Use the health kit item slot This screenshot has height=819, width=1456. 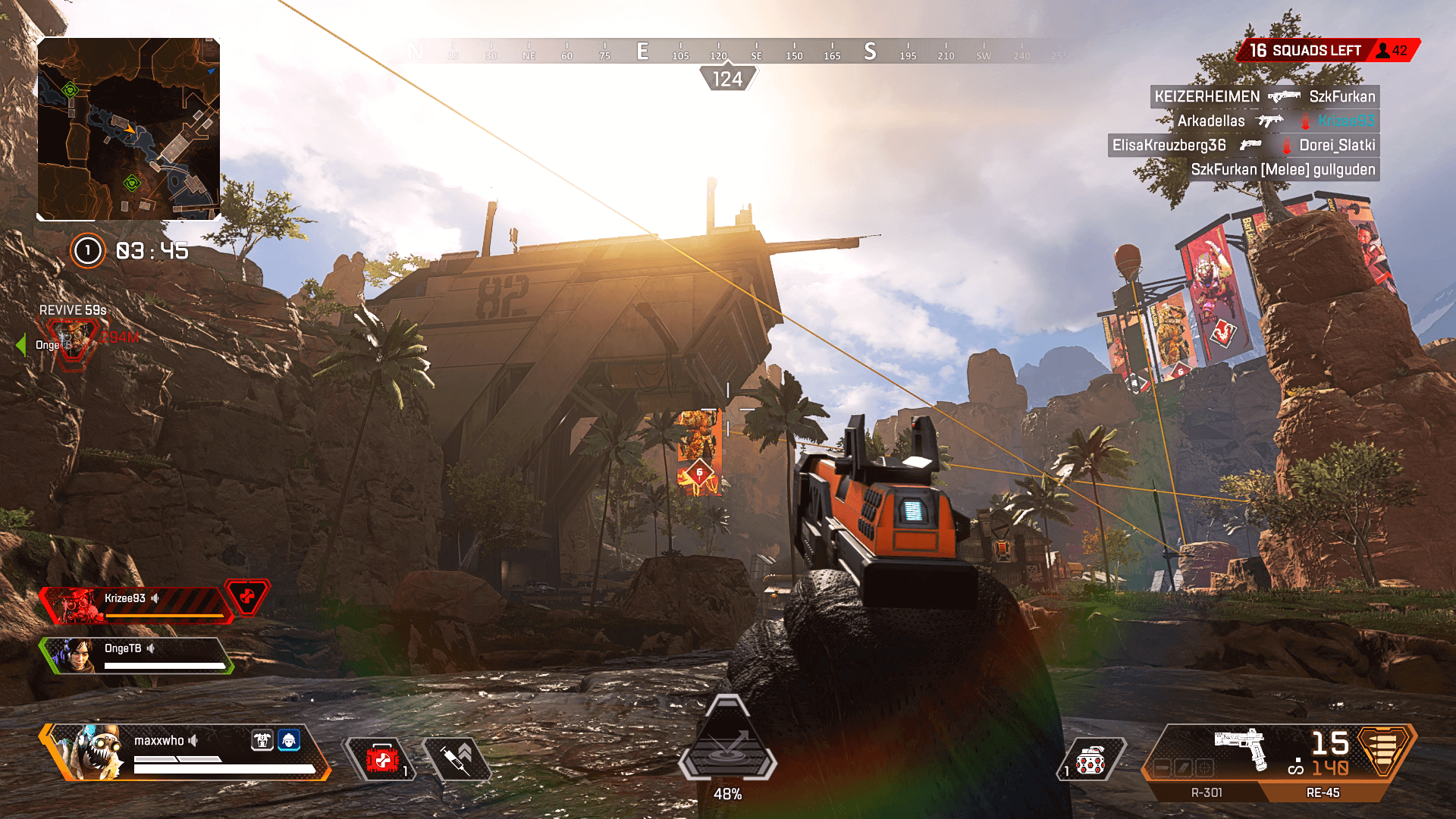pyautogui.click(x=382, y=760)
